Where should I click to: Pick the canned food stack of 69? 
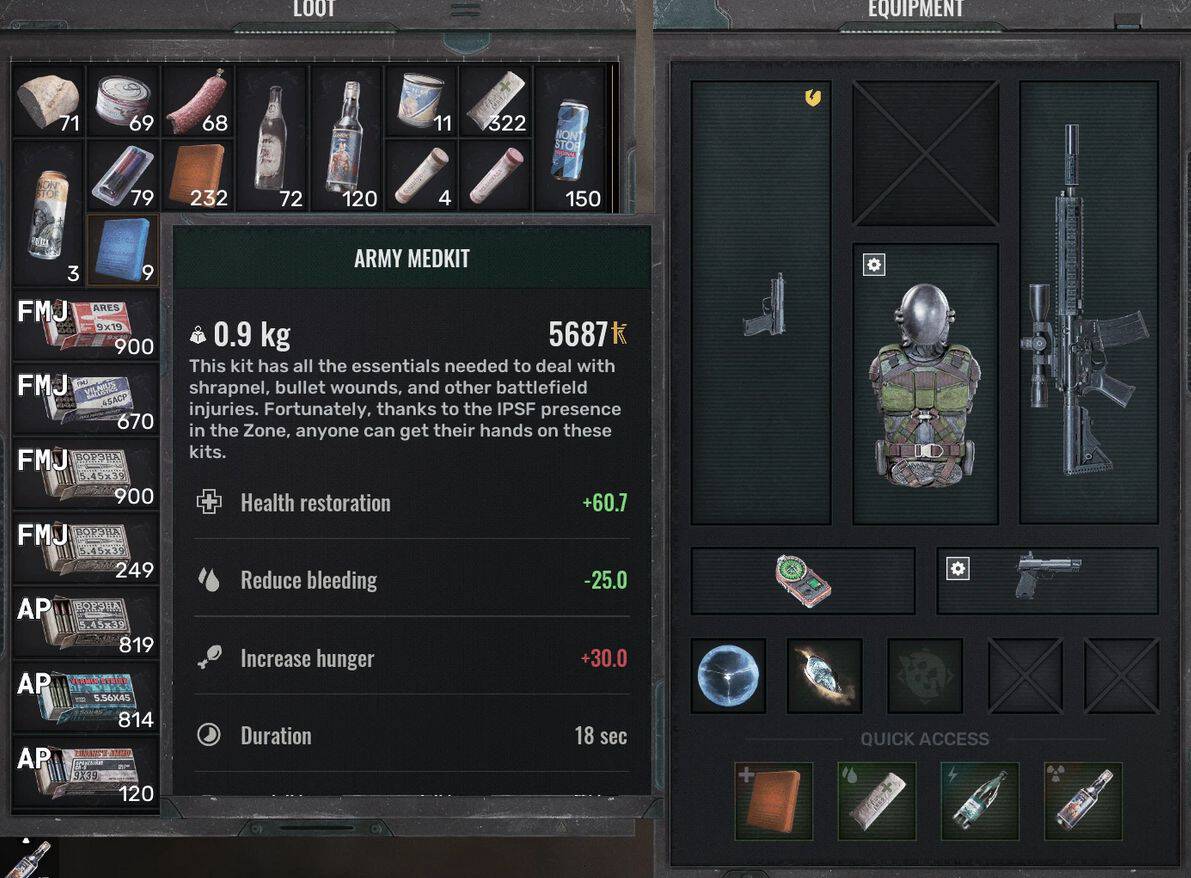tap(123, 100)
